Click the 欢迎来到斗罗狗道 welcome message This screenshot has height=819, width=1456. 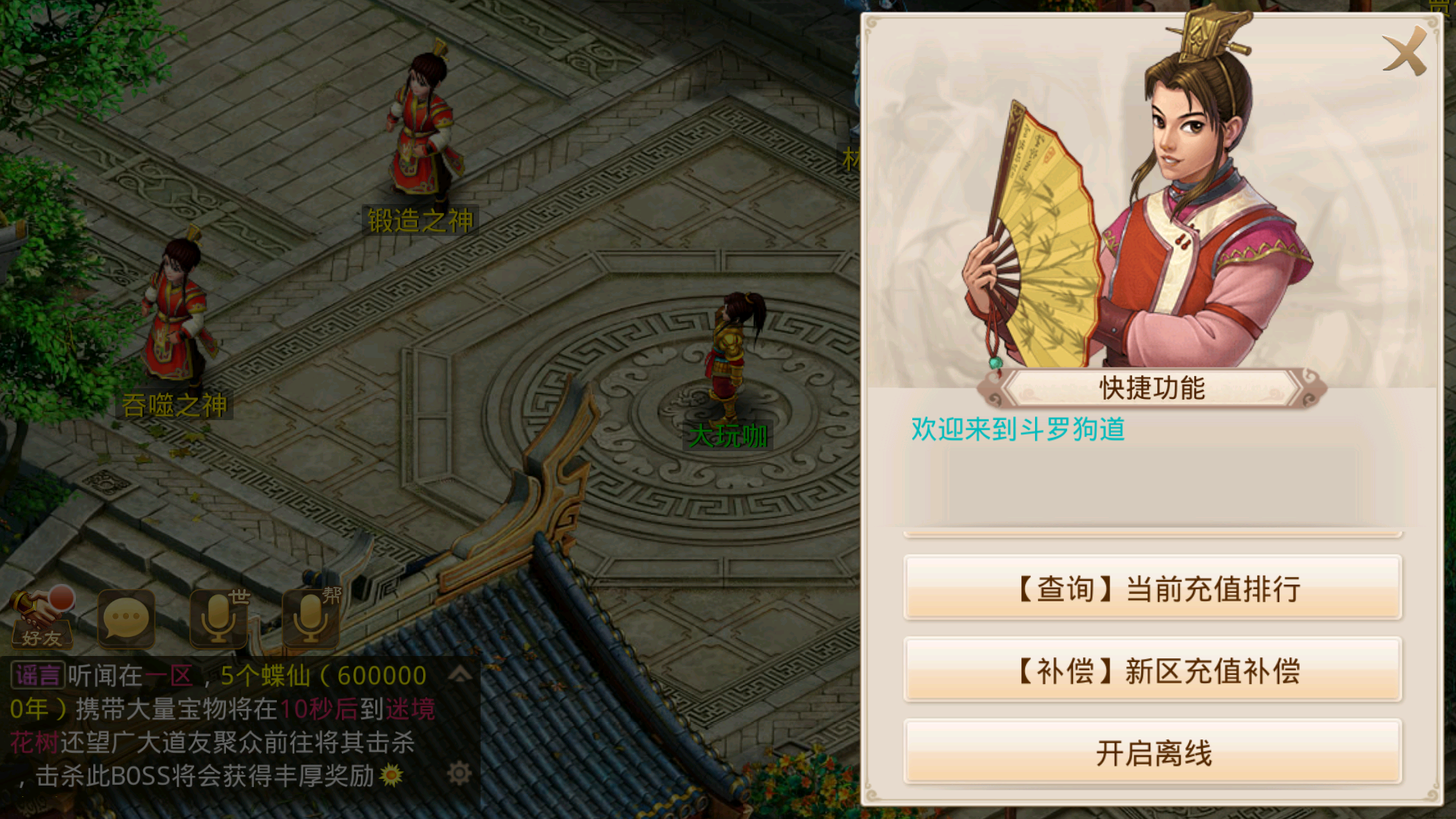point(1017,428)
